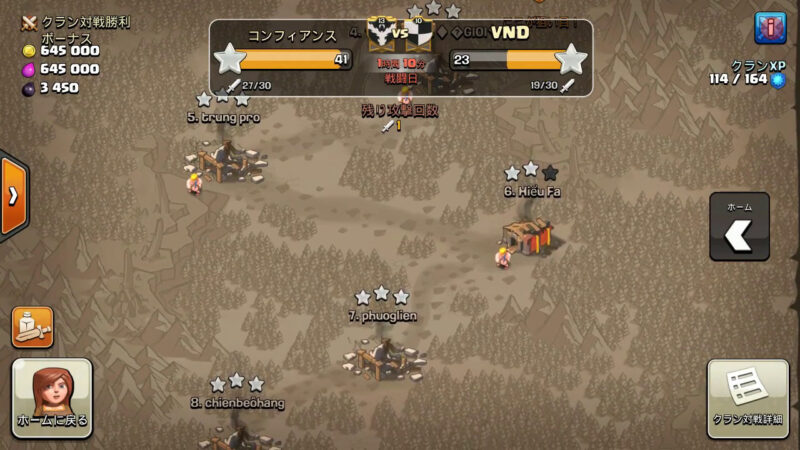Return to the home village
This screenshot has width=800, height=450.
pos(52,398)
